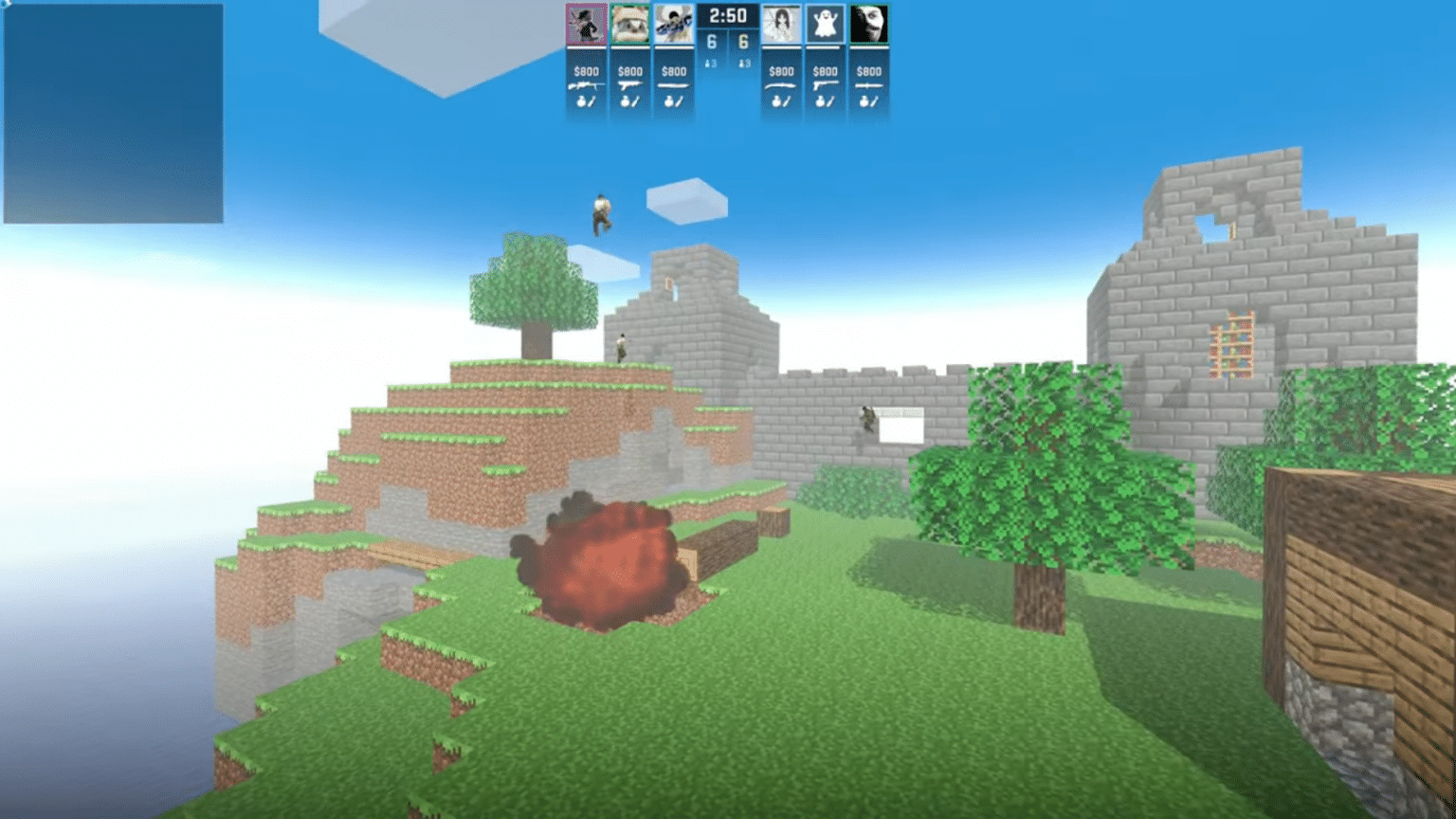Select the rifle icon under the first player
The height and width of the screenshot is (819, 1456).
586,84
